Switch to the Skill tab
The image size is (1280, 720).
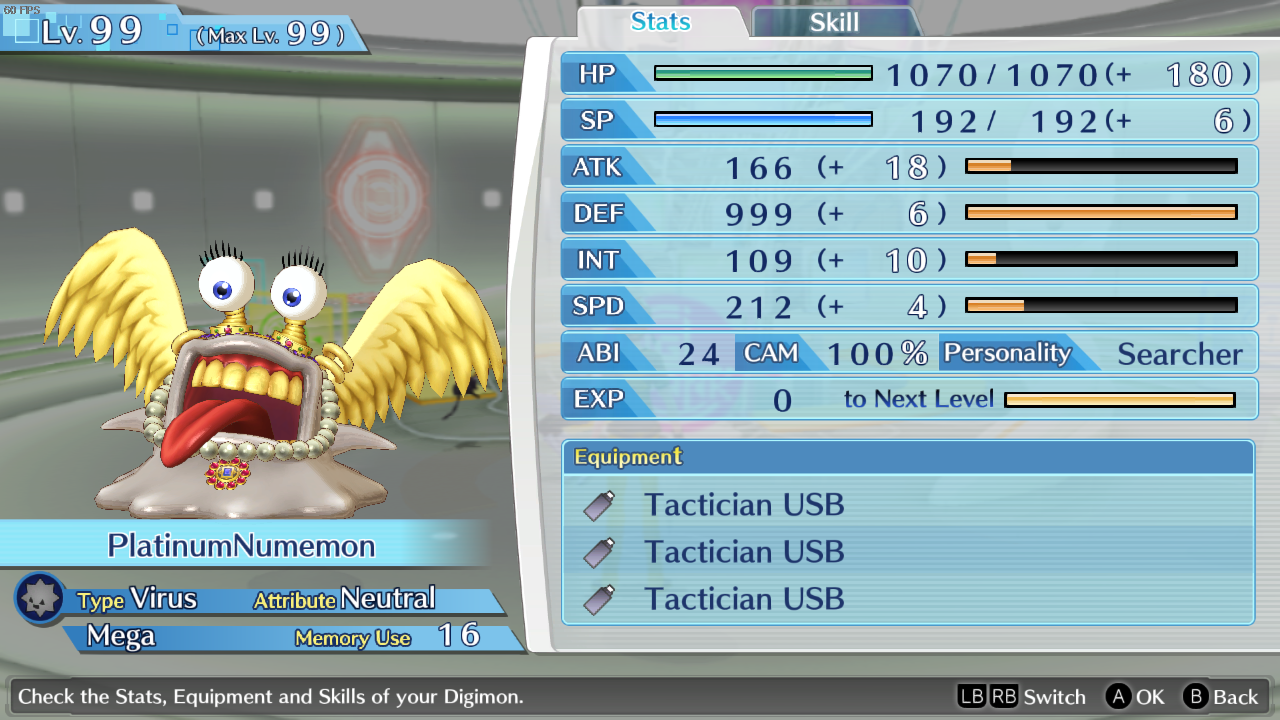click(x=834, y=22)
